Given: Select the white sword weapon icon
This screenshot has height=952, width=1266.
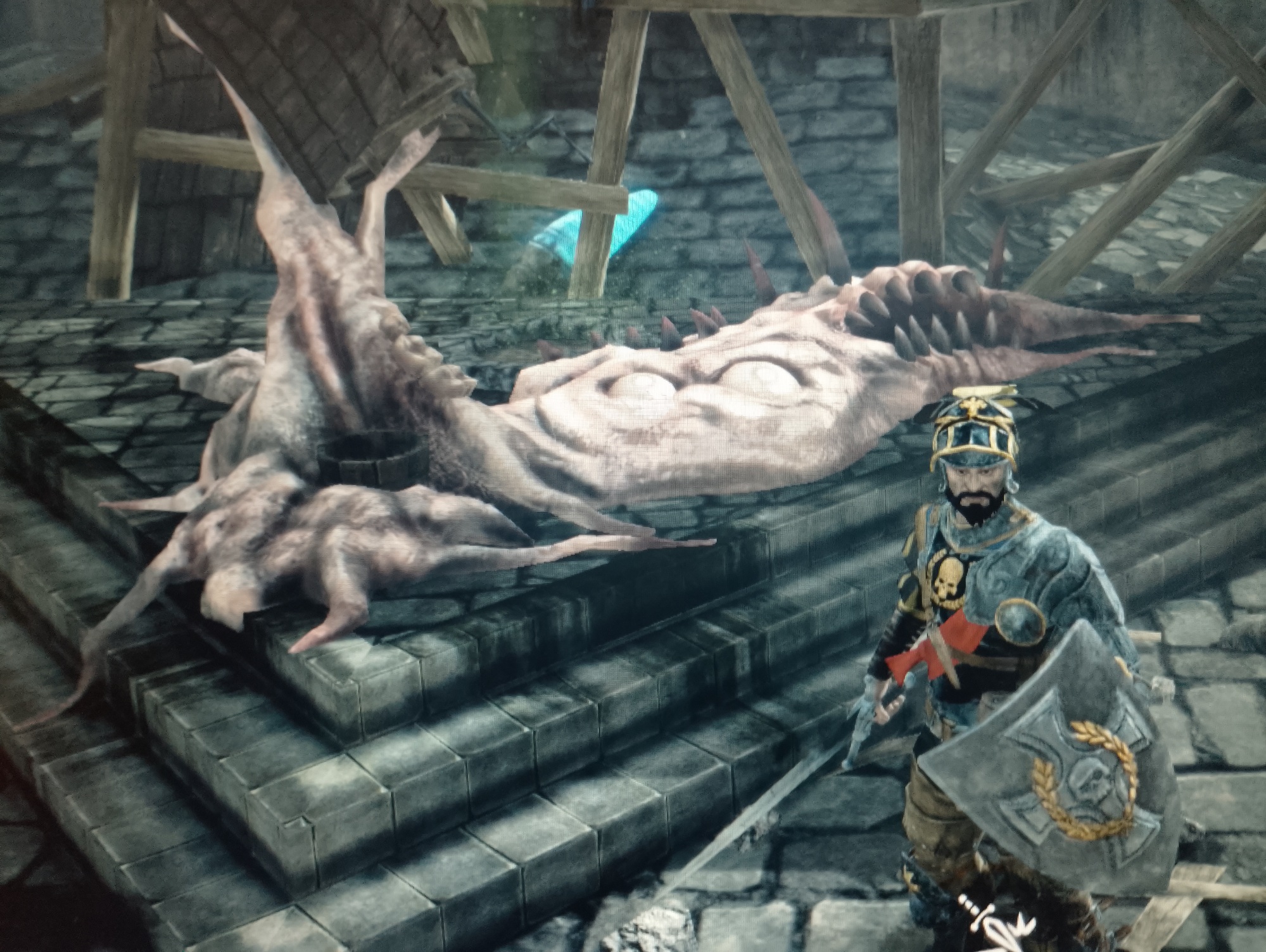Looking at the screenshot, I should pos(981,923).
